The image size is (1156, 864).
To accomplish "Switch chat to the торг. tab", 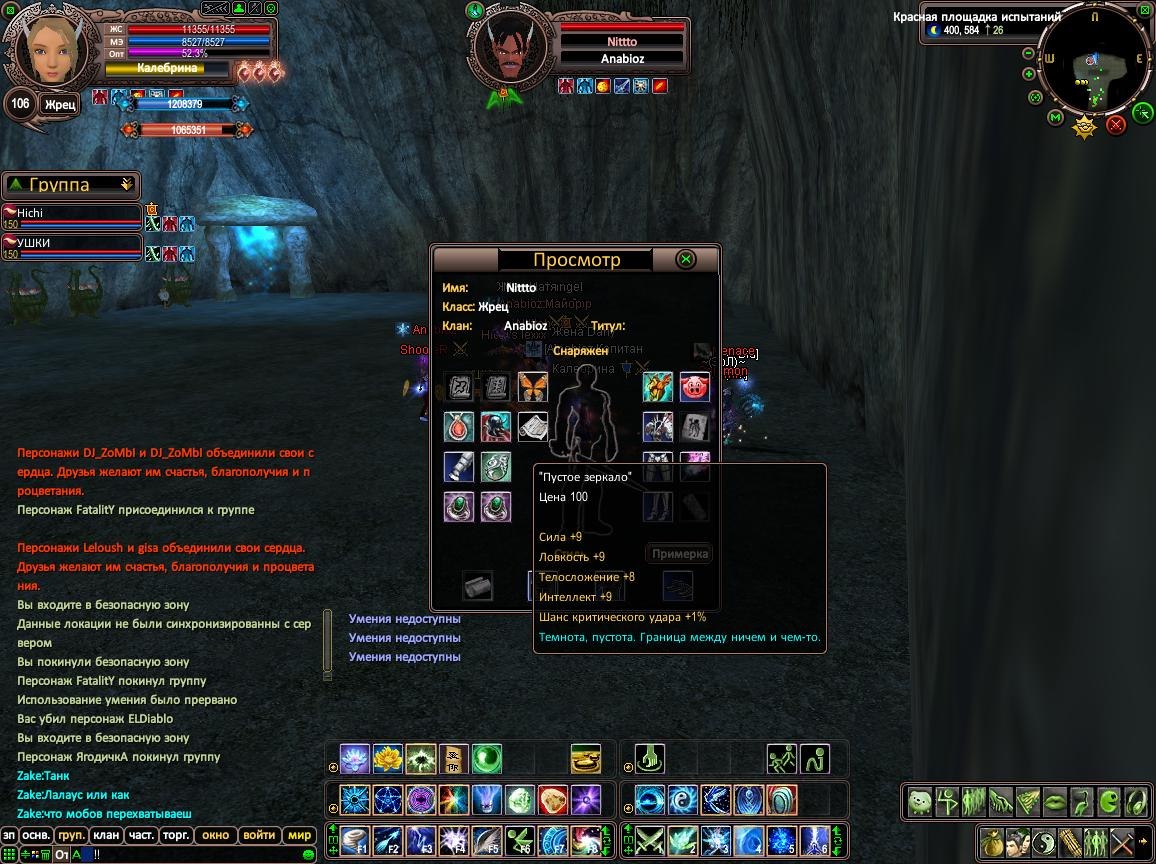I will 177,835.
